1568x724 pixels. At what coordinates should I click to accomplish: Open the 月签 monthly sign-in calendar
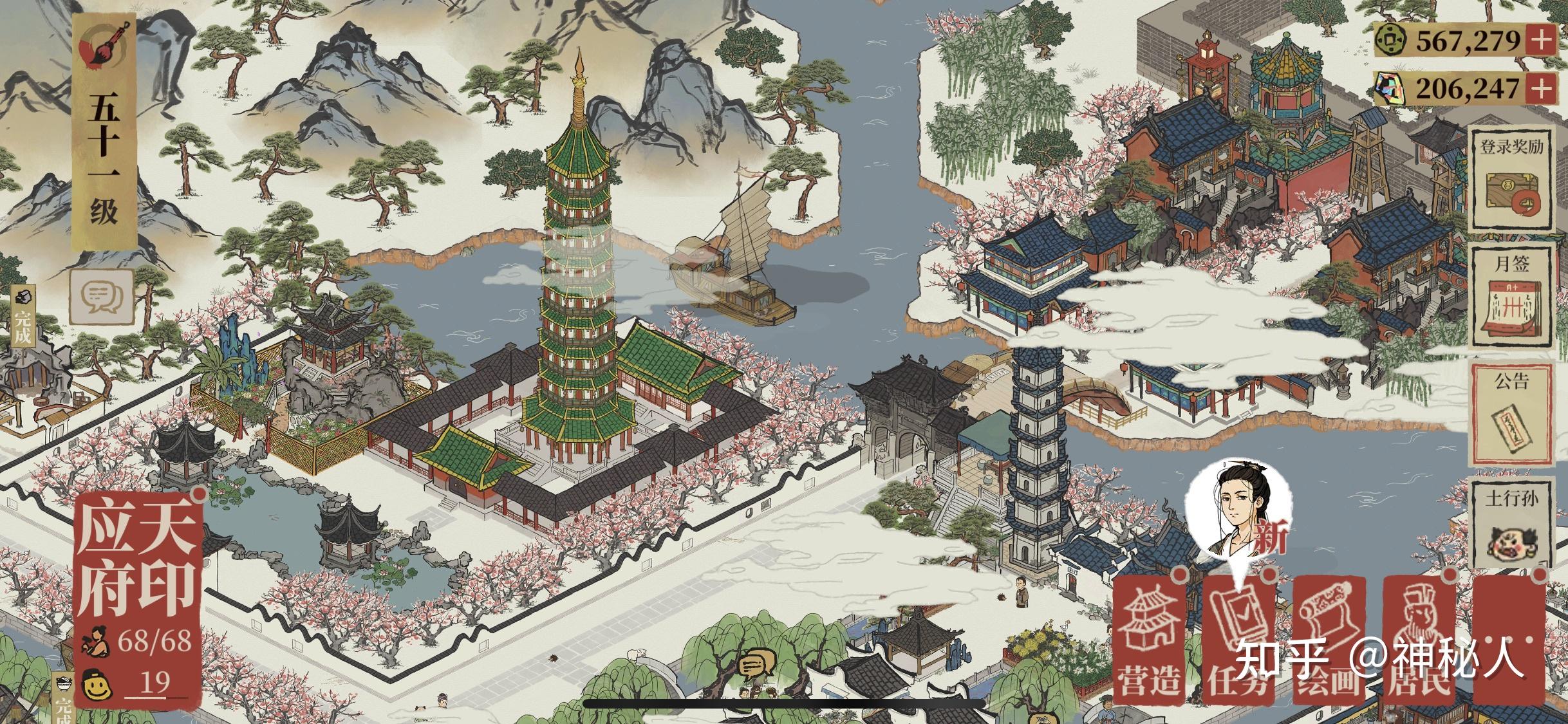click(x=1514, y=296)
